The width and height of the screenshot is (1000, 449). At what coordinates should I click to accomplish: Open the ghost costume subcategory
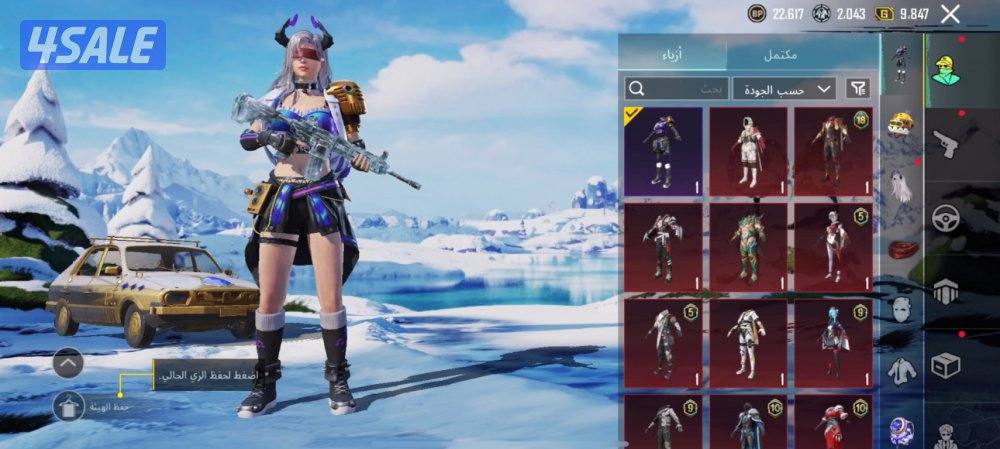902,185
